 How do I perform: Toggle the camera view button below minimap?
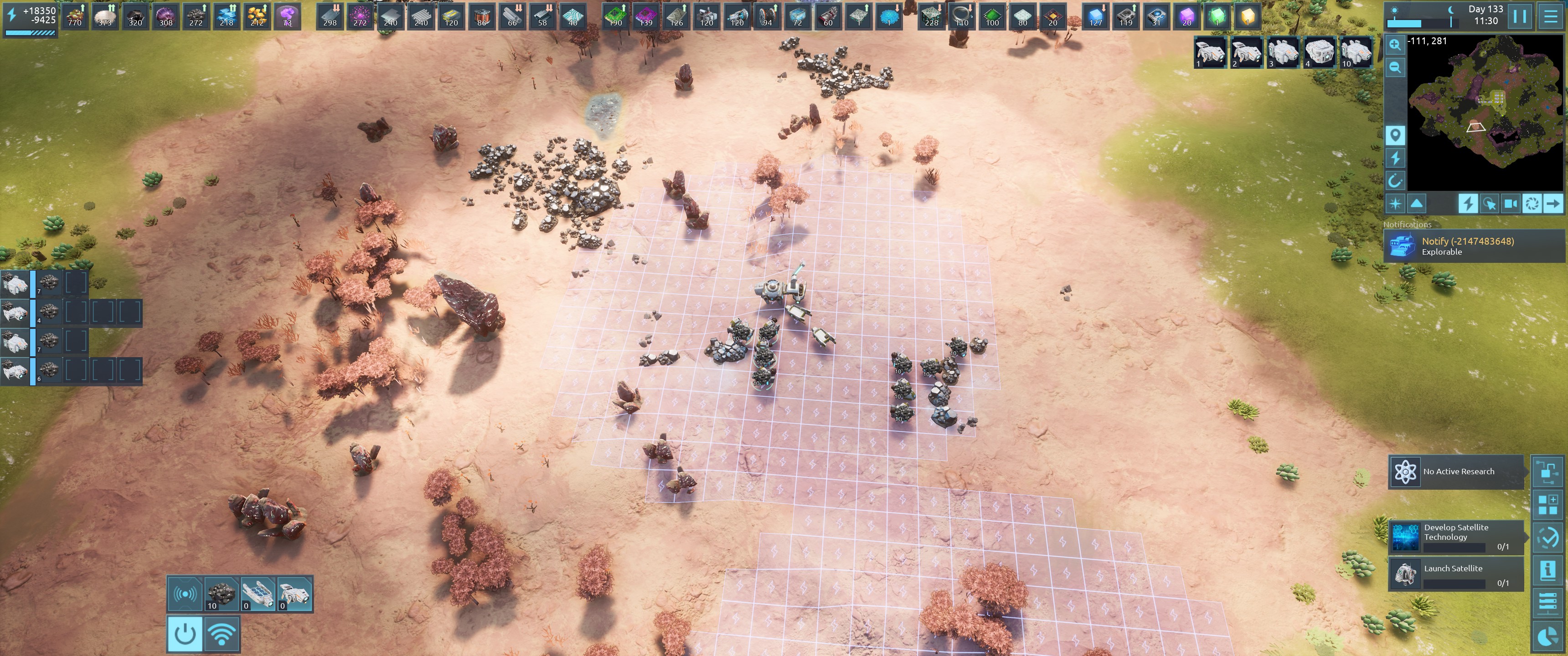(x=1510, y=204)
